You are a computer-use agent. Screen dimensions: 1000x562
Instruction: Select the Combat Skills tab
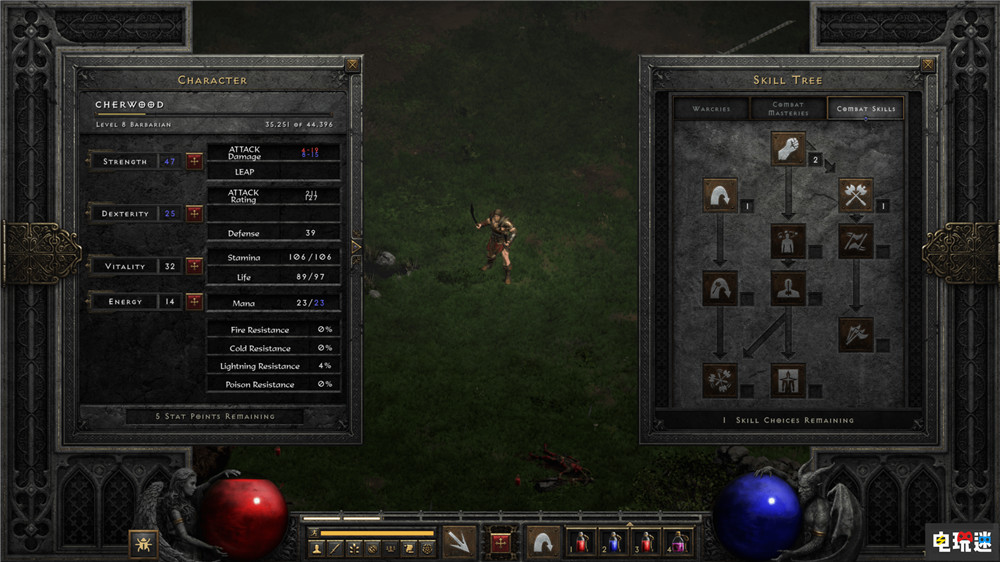[x=865, y=109]
